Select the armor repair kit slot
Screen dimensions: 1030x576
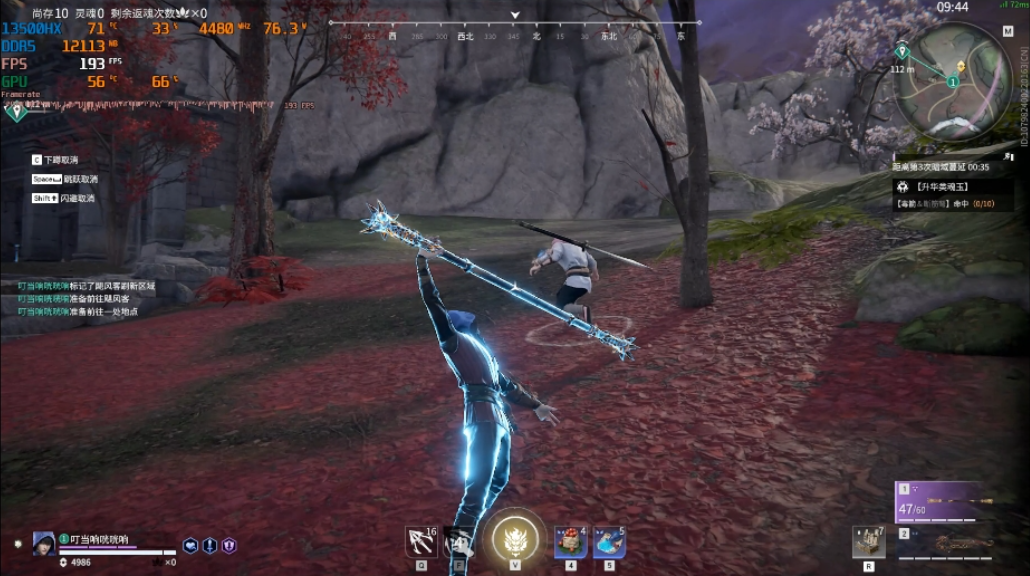tap(868, 541)
